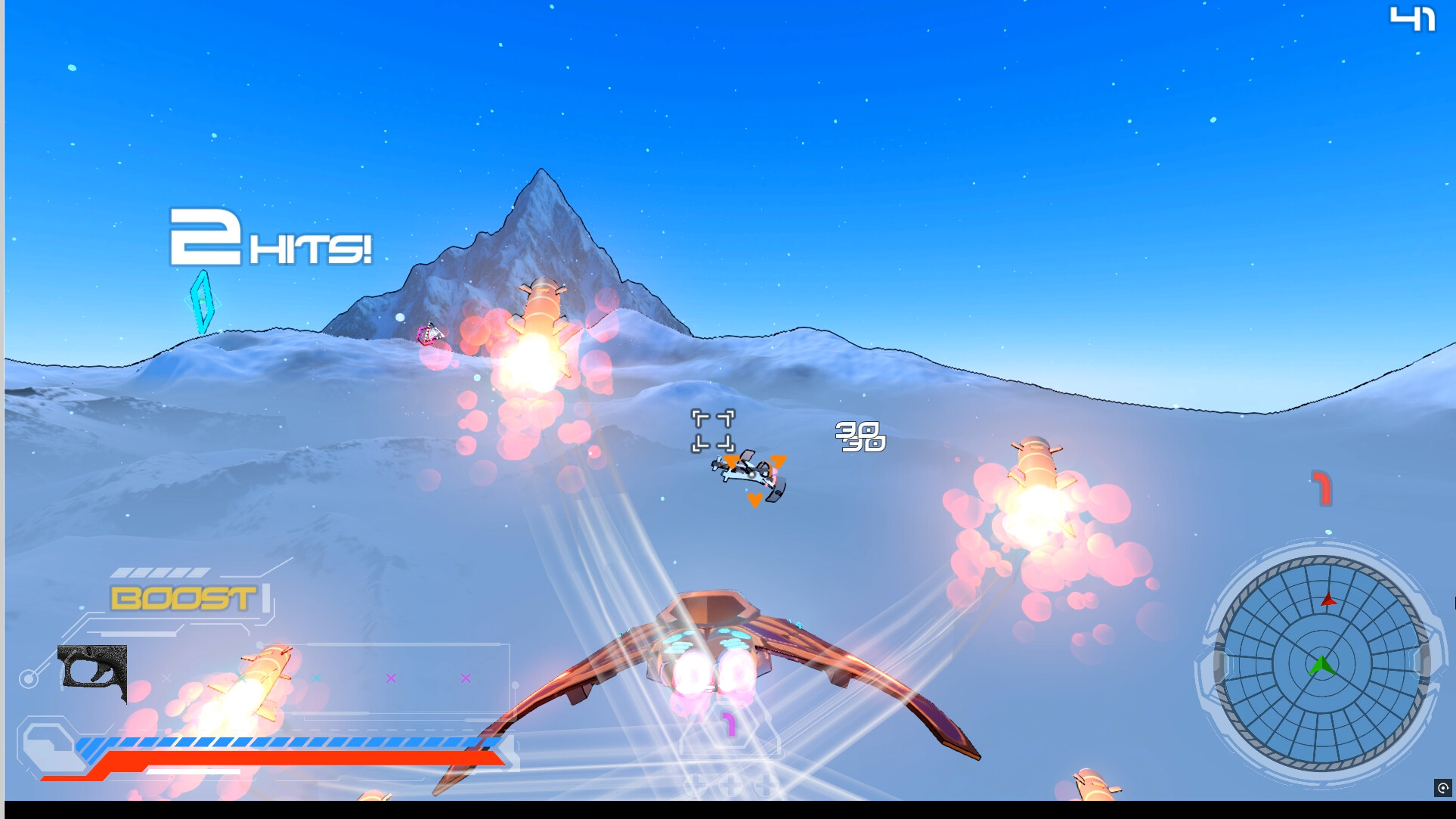Click the green player arrow in radar center
This screenshot has width=1456, height=819.
[1322, 667]
